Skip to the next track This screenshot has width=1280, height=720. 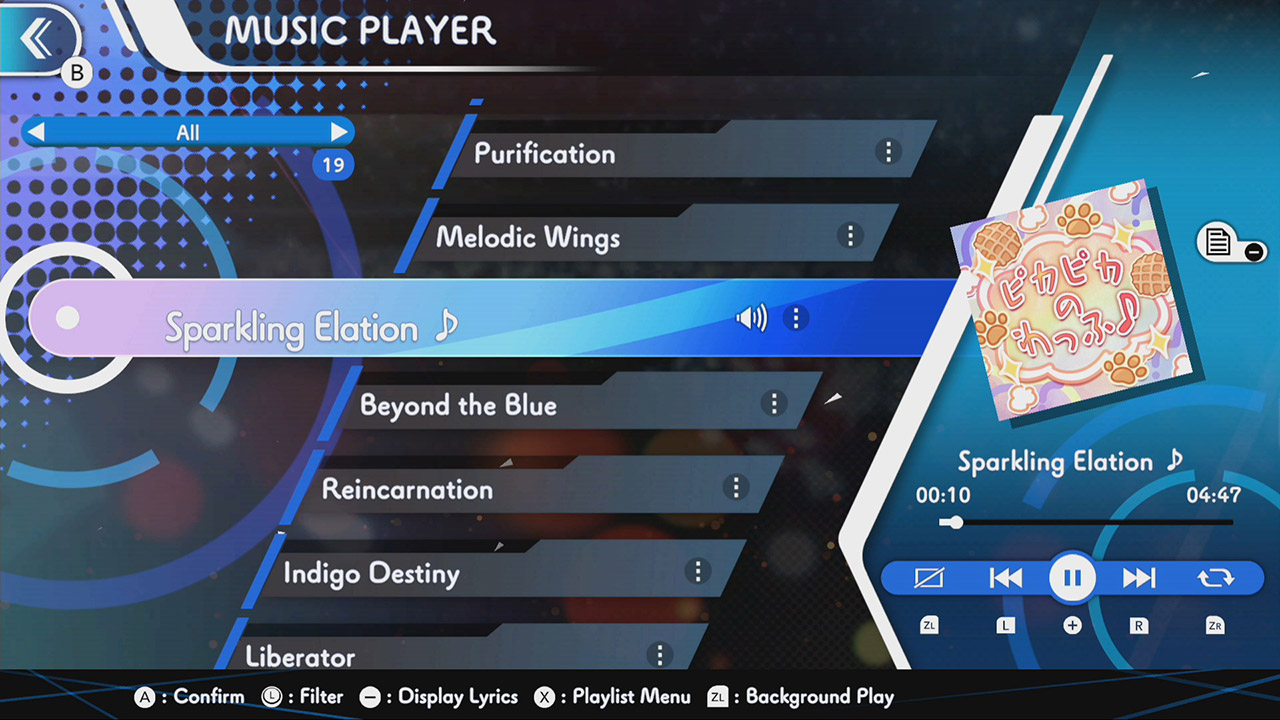coord(1139,578)
